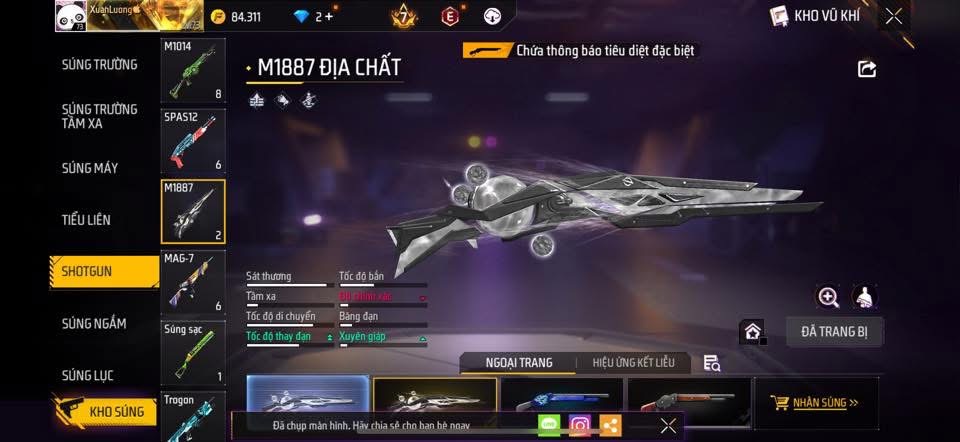The width and height of the screenshot is (960, 442).
Task: Close the KHO VŨ KHÍ screen
Action: (894, 15)
